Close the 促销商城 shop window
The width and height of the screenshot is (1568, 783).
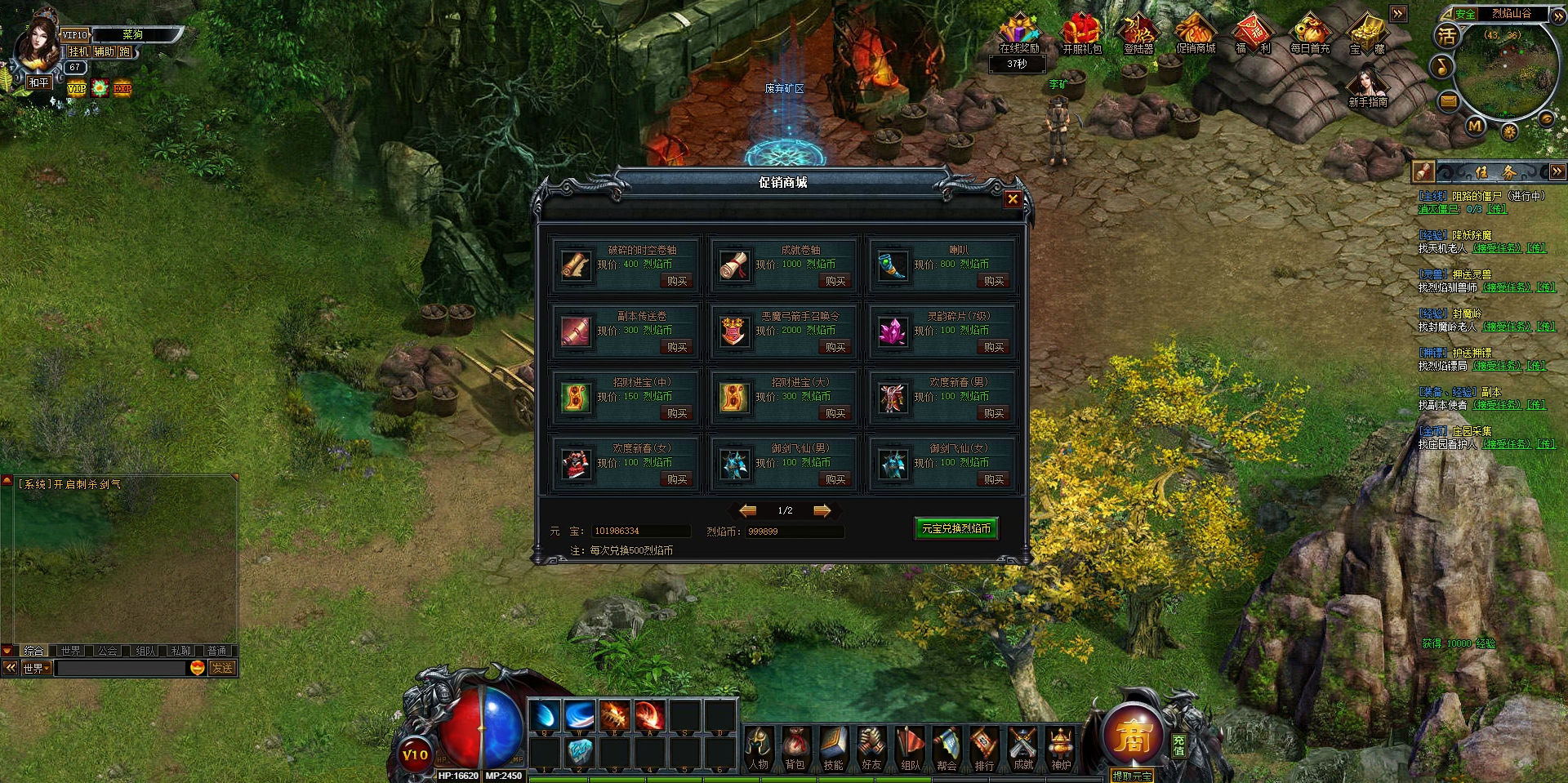coord(1013,198)
